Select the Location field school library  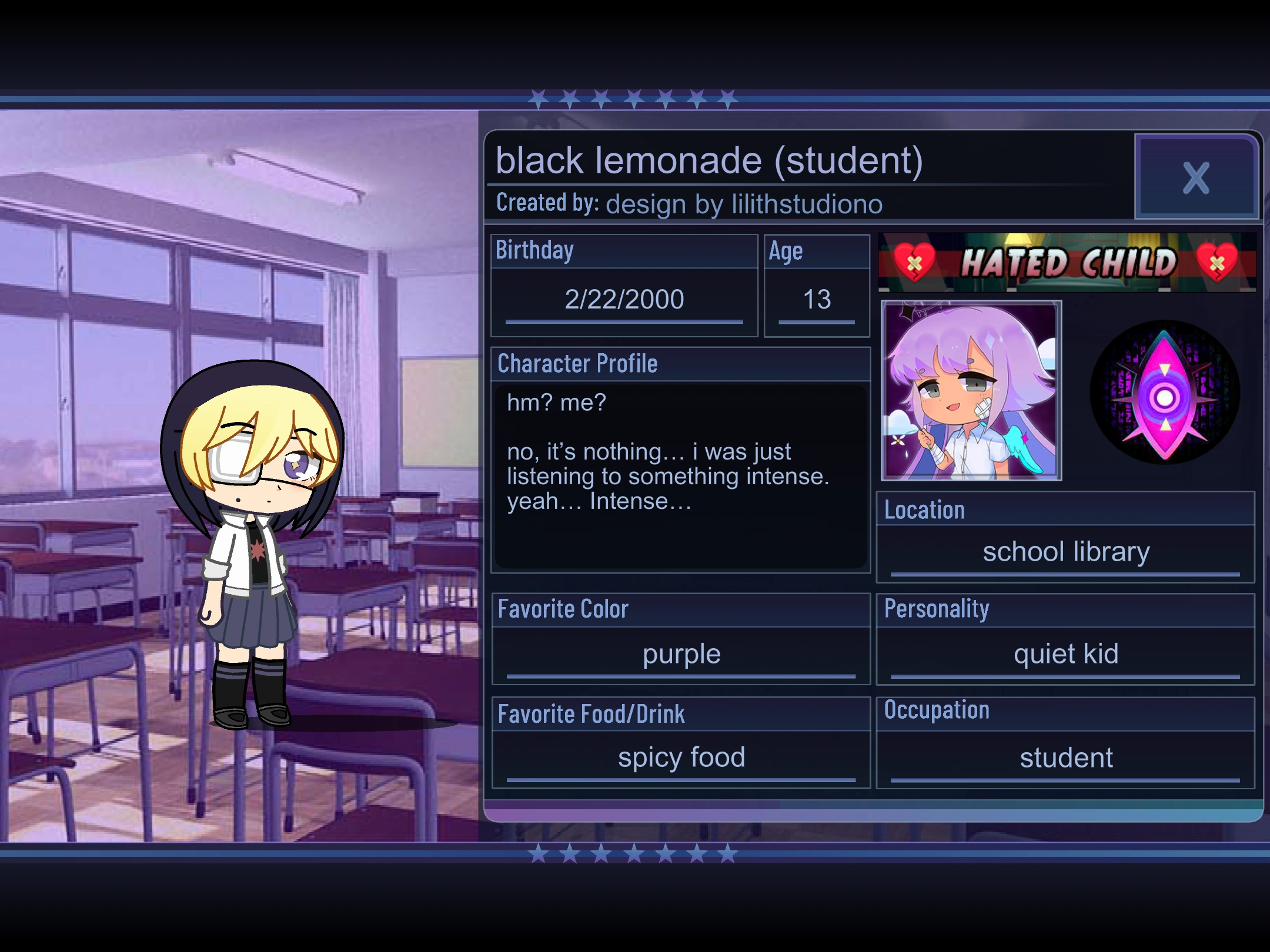pyautogui.click(x=1065, y=551)
